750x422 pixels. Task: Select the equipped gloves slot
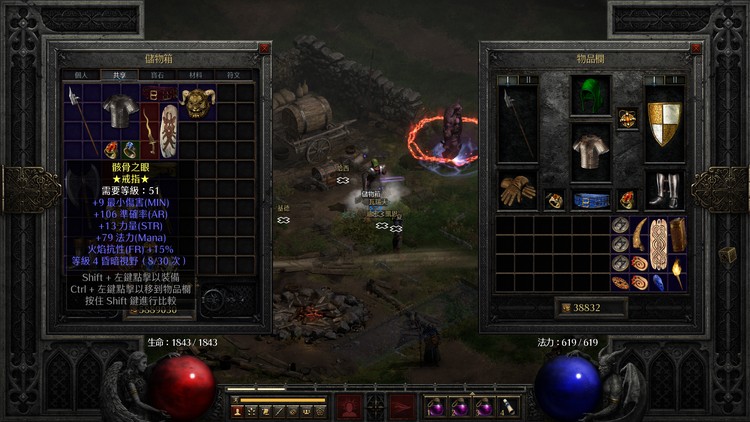click(517, 191)
